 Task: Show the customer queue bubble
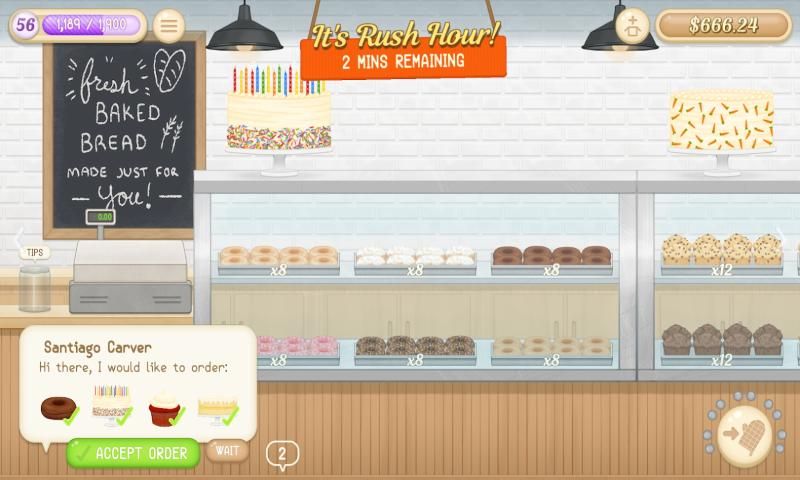(282, 455)
